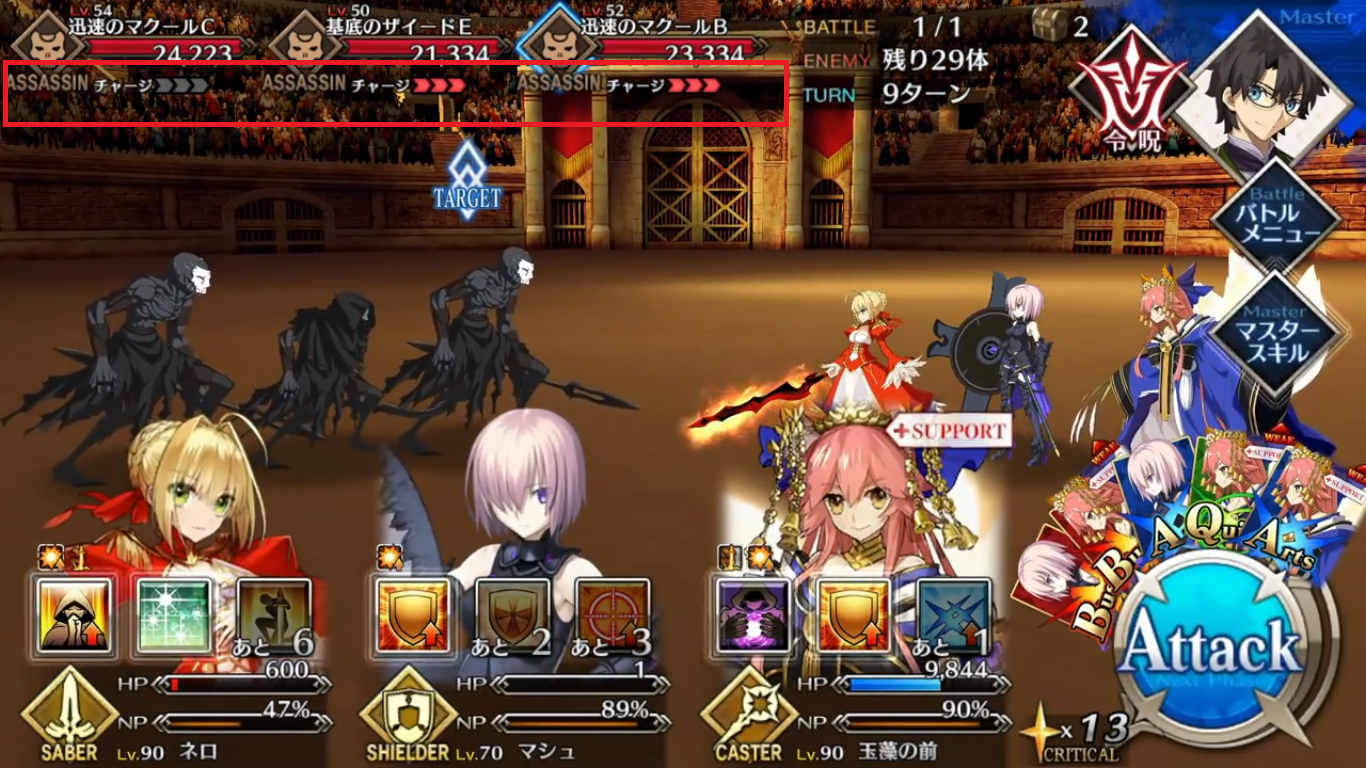
Task: Use Nero's green sparkle skill
Action: pyautogui.click(x=173, y=616)
